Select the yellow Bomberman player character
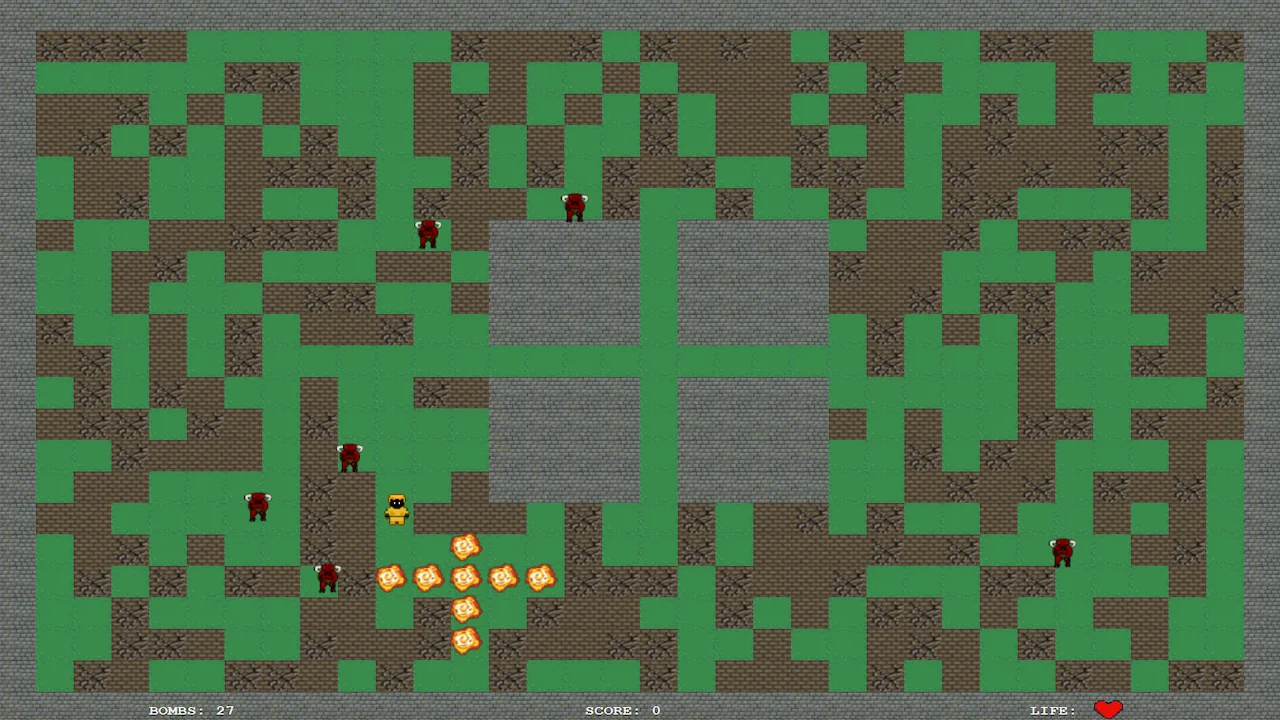Screen dimensions: 1280x720 (x=395, y=510)
